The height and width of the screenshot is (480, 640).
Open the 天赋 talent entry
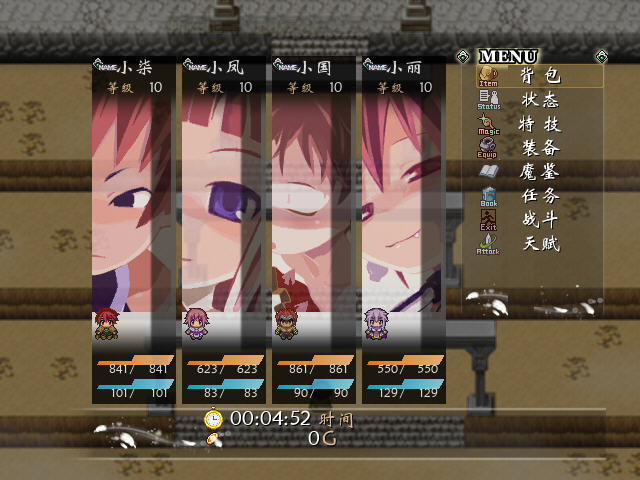540,244
